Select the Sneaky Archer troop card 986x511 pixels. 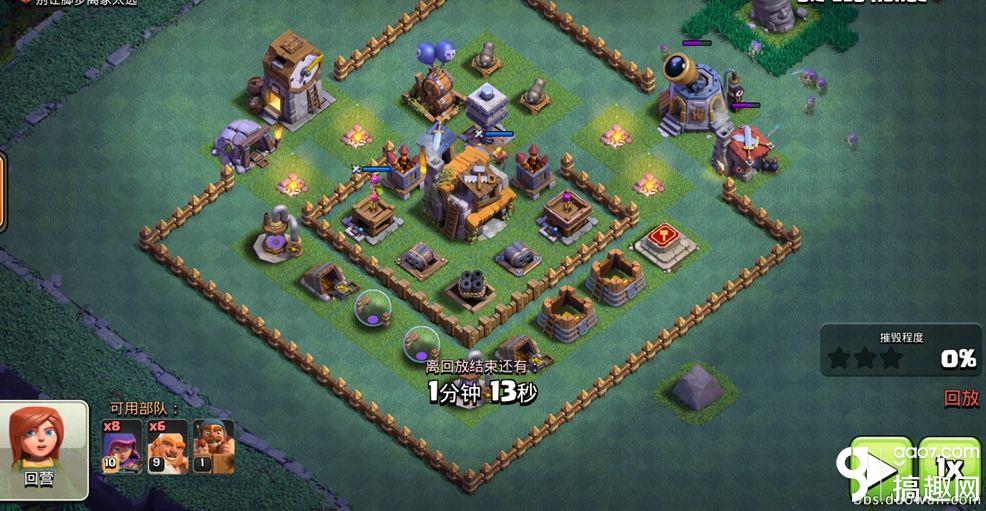tap(122, 445)
